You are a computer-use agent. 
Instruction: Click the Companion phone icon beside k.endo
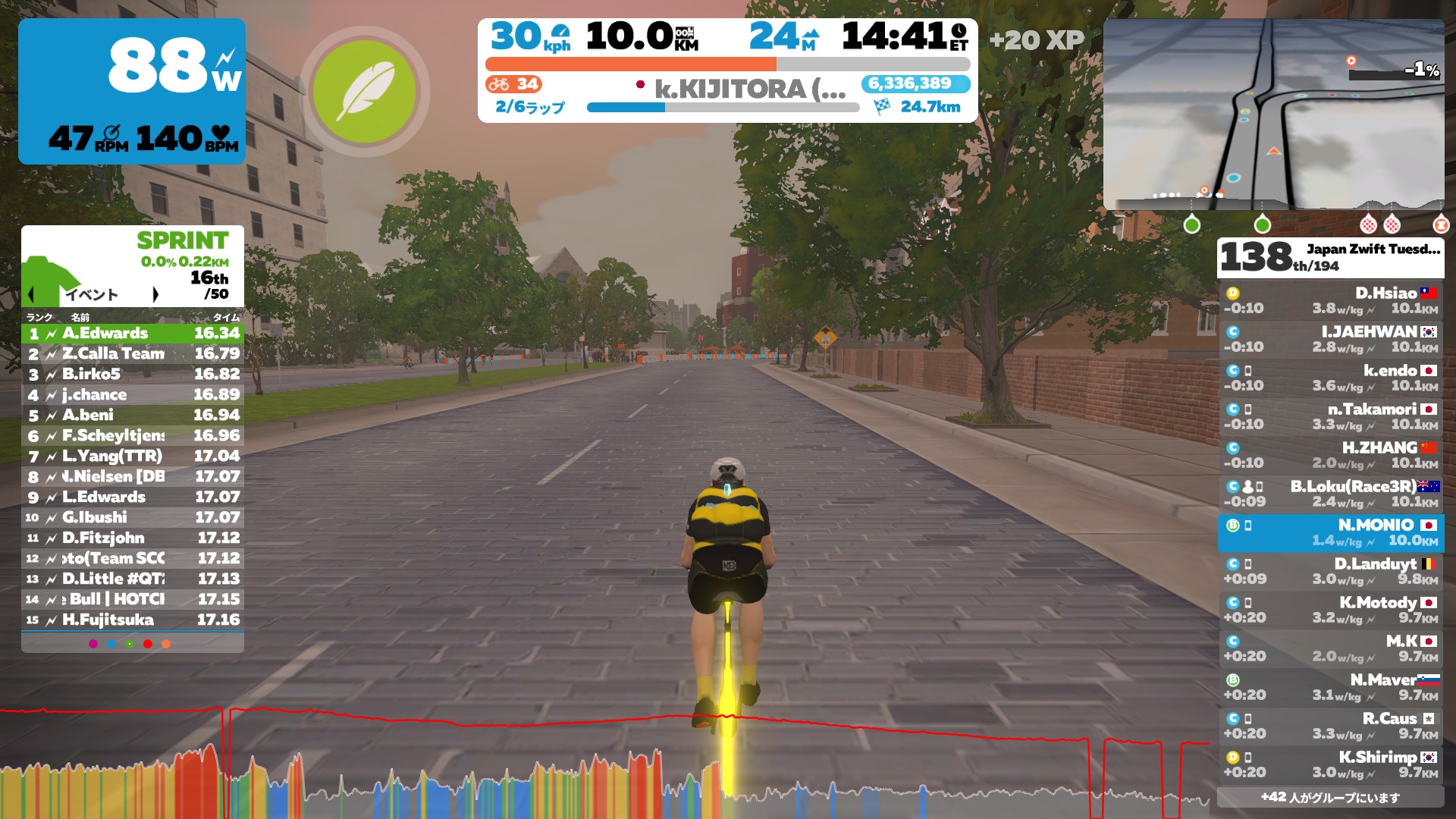point(1247,371)
